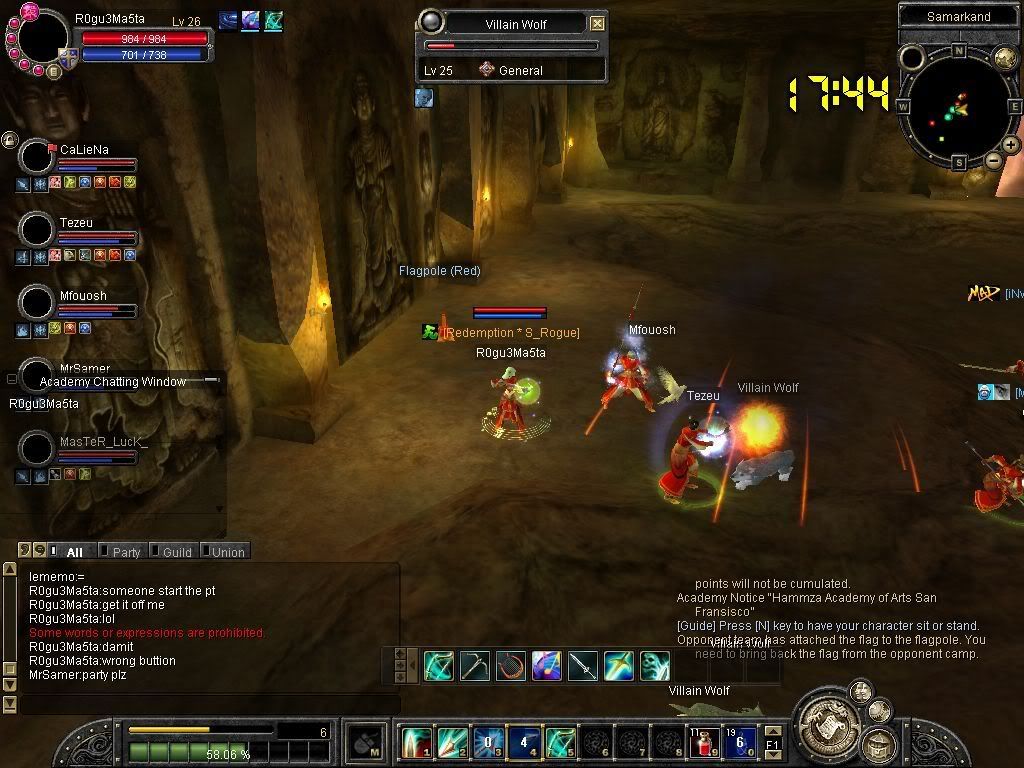
Task: Activate the skull skill on upper skill bar
Action: (x=654, y=666)
